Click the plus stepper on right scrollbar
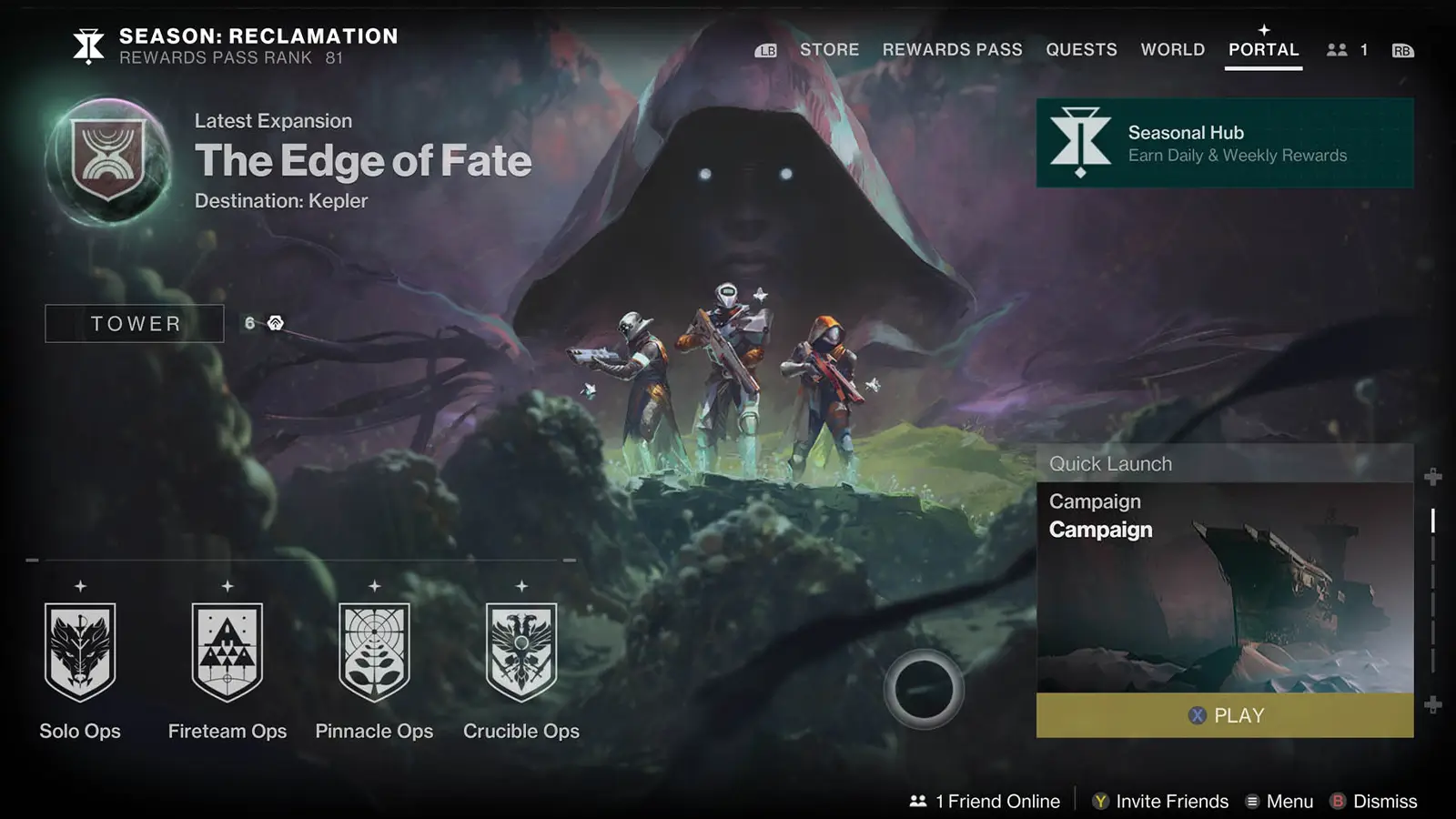This screenshot has width=1456, height=819. [1433, 475]
